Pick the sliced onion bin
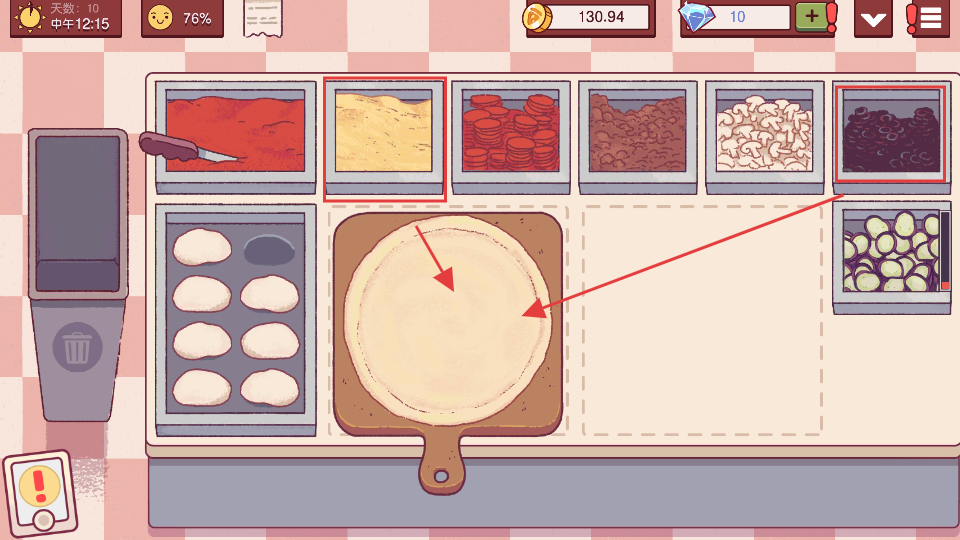 pos(890,253)
